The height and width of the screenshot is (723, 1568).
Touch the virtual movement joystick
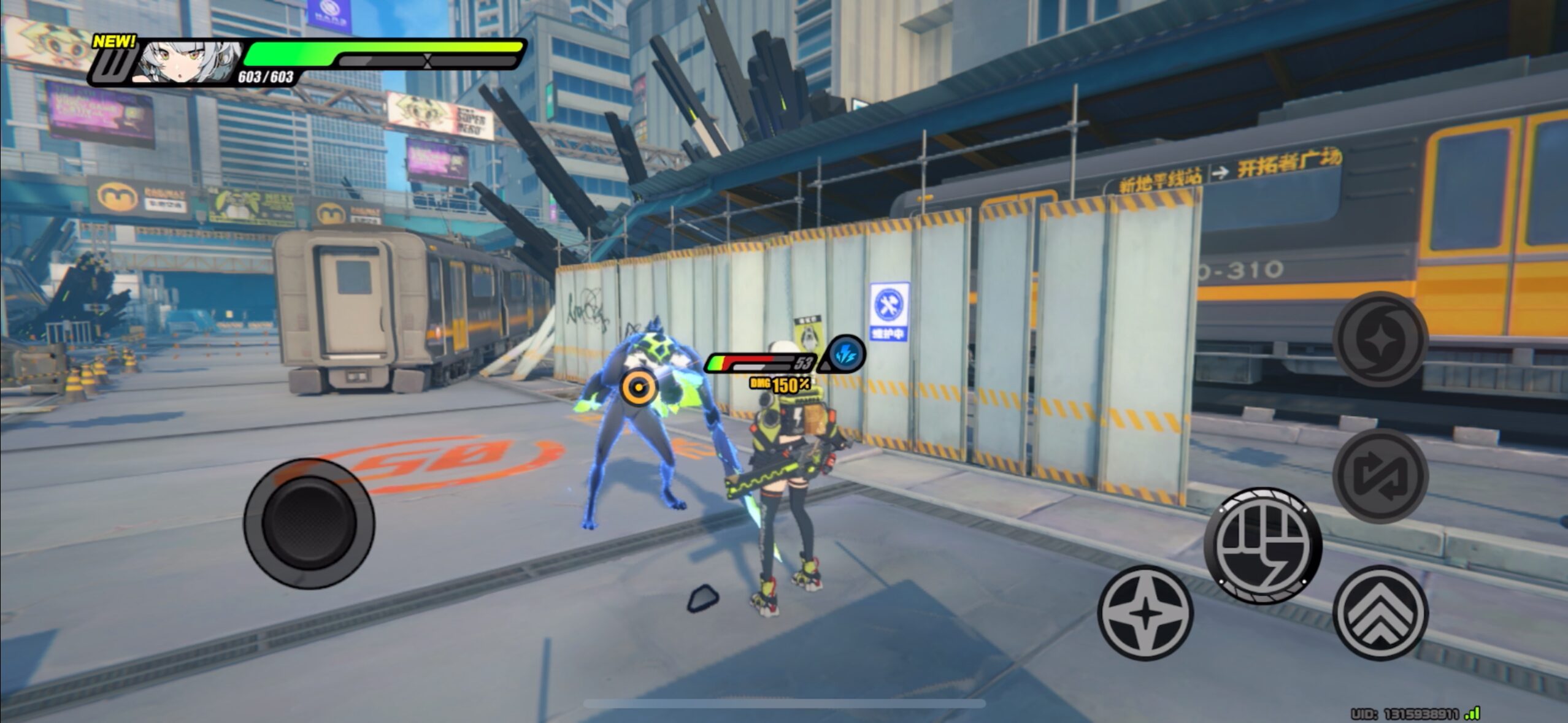(x=309, y=523)
